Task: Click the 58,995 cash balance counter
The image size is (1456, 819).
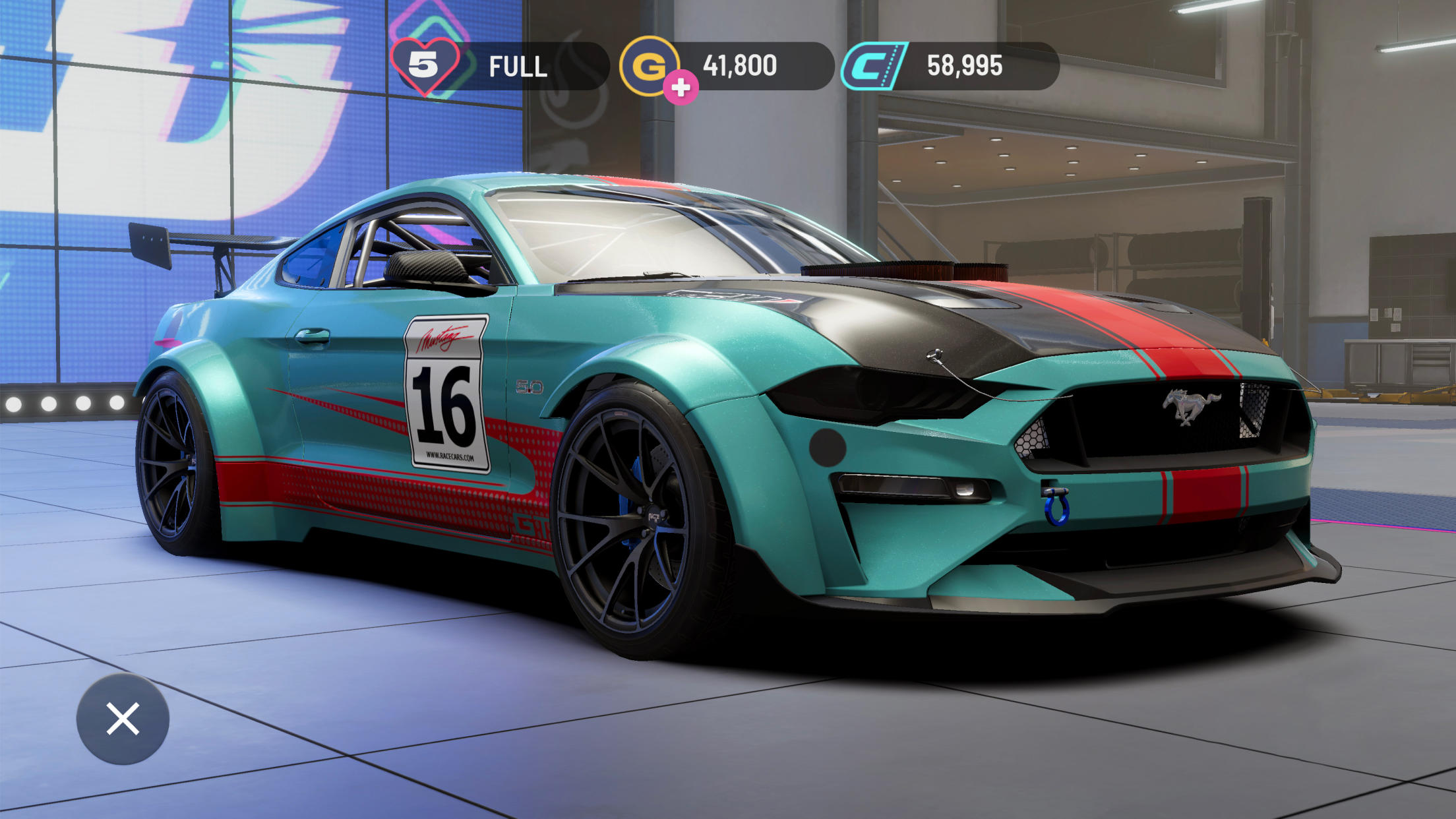Action: [x=967, y=65]
